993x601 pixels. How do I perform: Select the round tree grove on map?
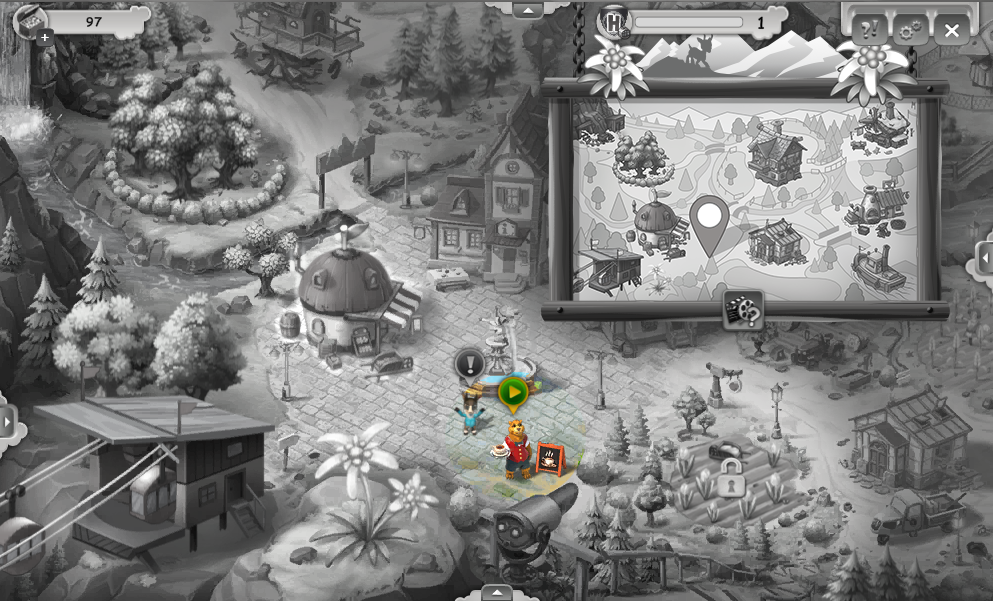point(641,154)
